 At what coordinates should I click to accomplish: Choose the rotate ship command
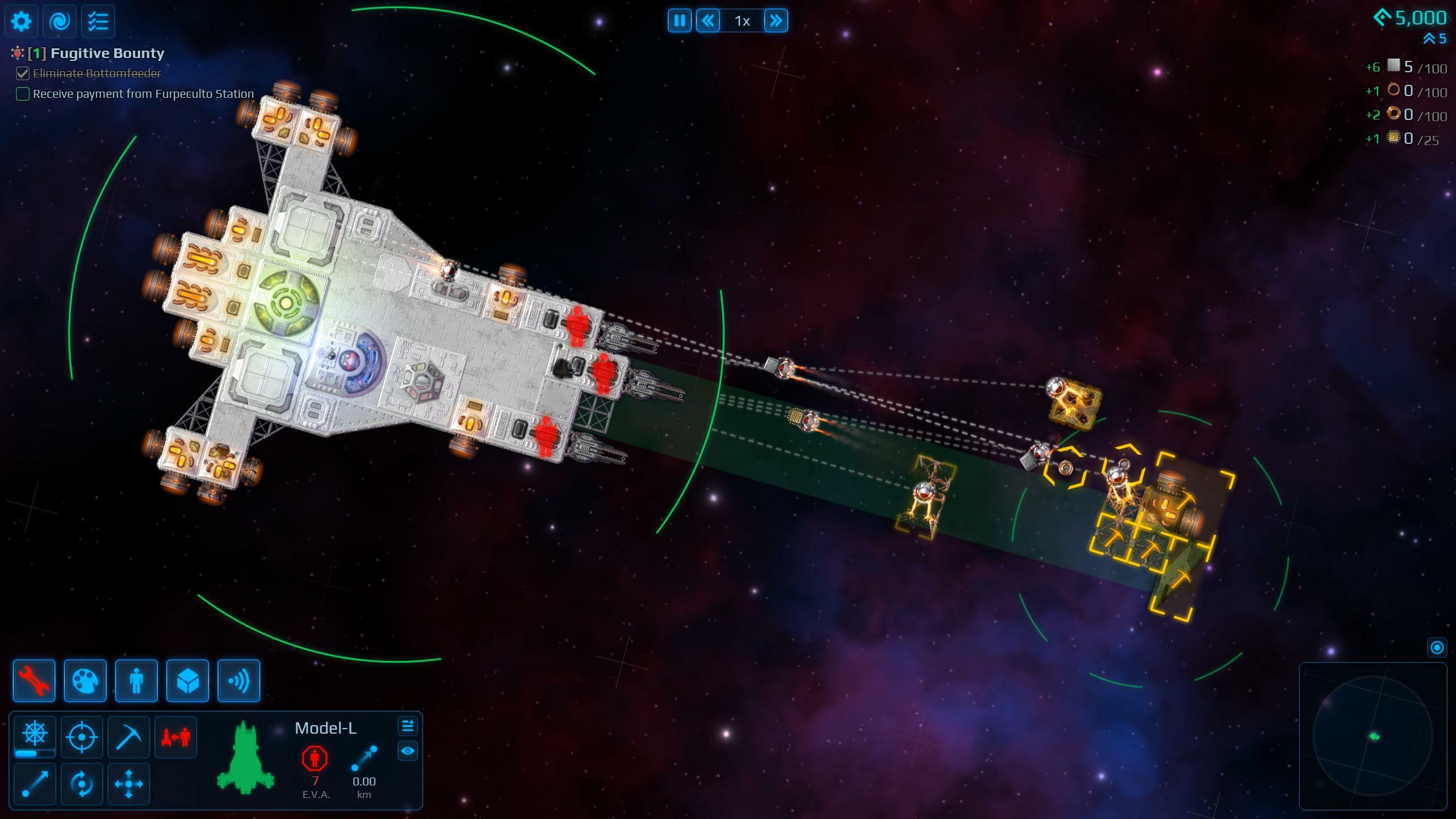(82, 784)
